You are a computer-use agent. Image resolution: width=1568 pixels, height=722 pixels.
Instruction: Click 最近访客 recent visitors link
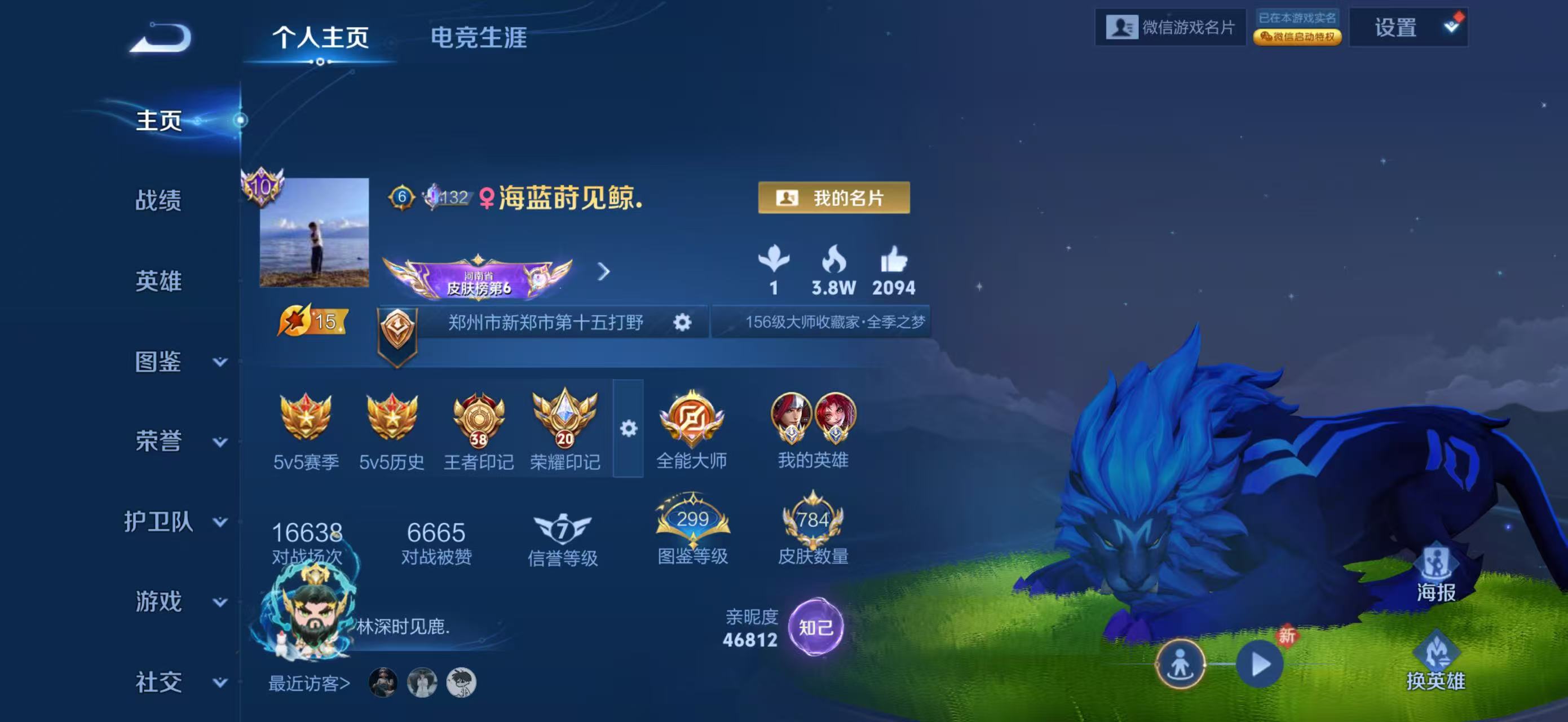(x=307, y=683)
